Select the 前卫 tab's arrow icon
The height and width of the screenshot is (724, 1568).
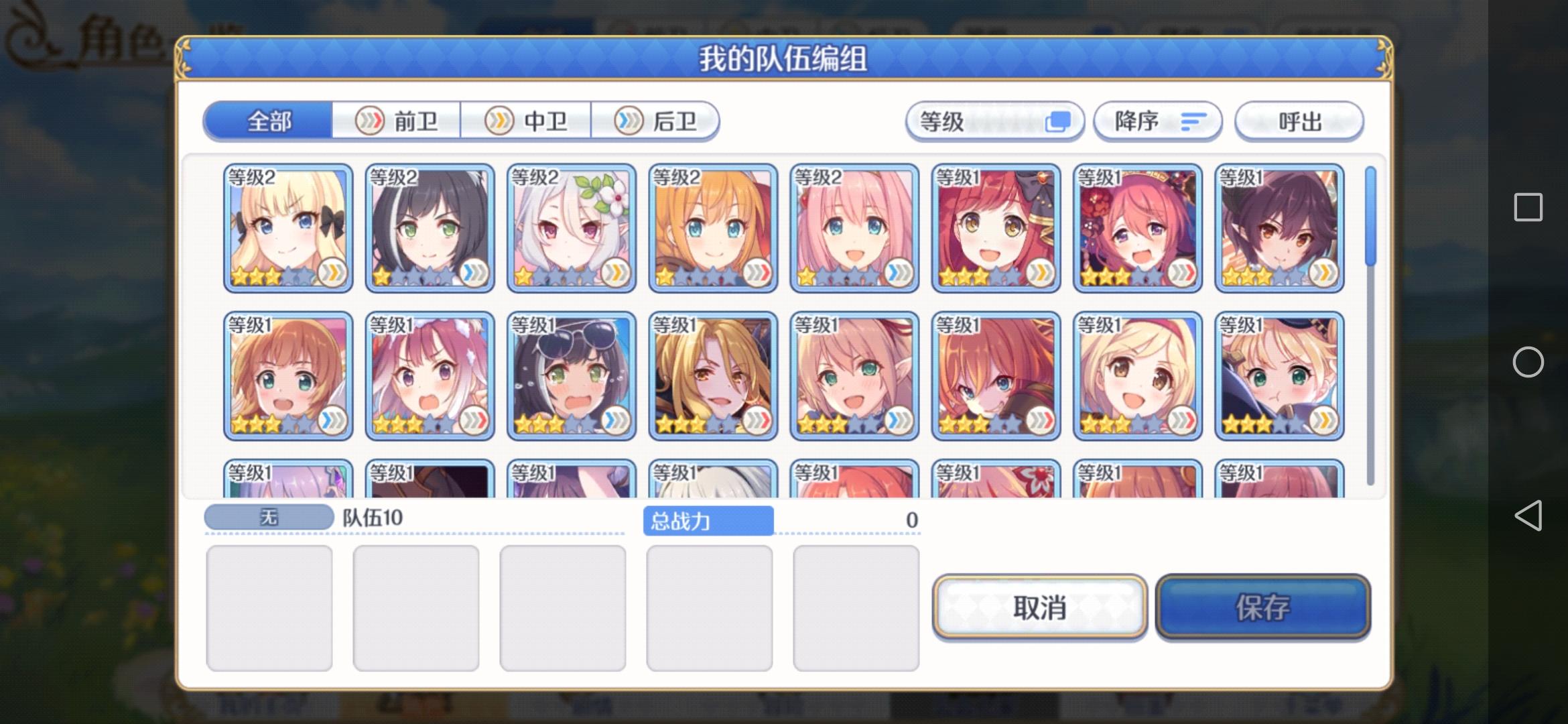(x=371, y=121)
